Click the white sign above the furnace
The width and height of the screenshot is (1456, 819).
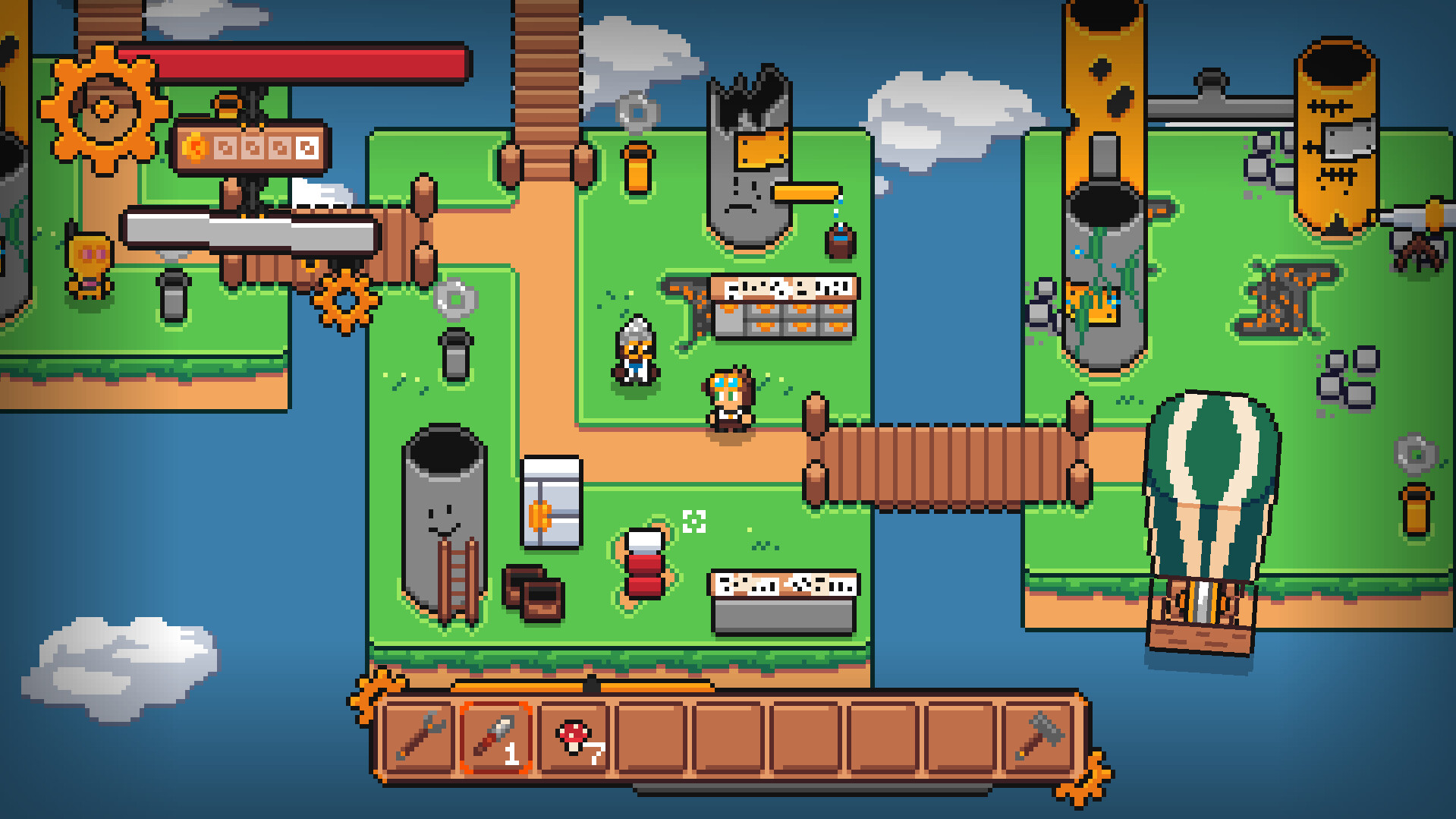785,287
